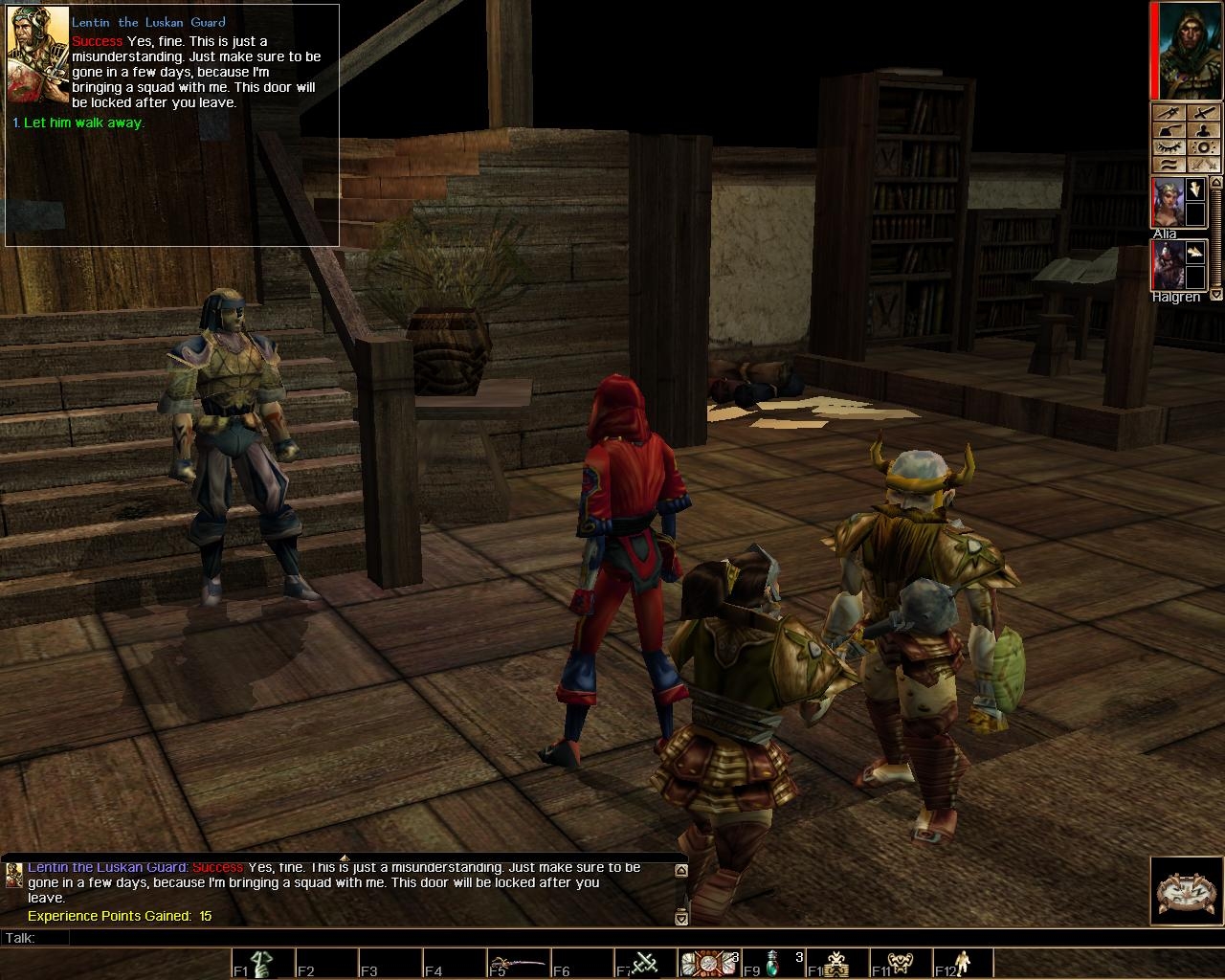The height and width of the screenshot is (980, 1225).
Task: Activate the F12 walking figure quickslot
Action: tap(963, 963)
